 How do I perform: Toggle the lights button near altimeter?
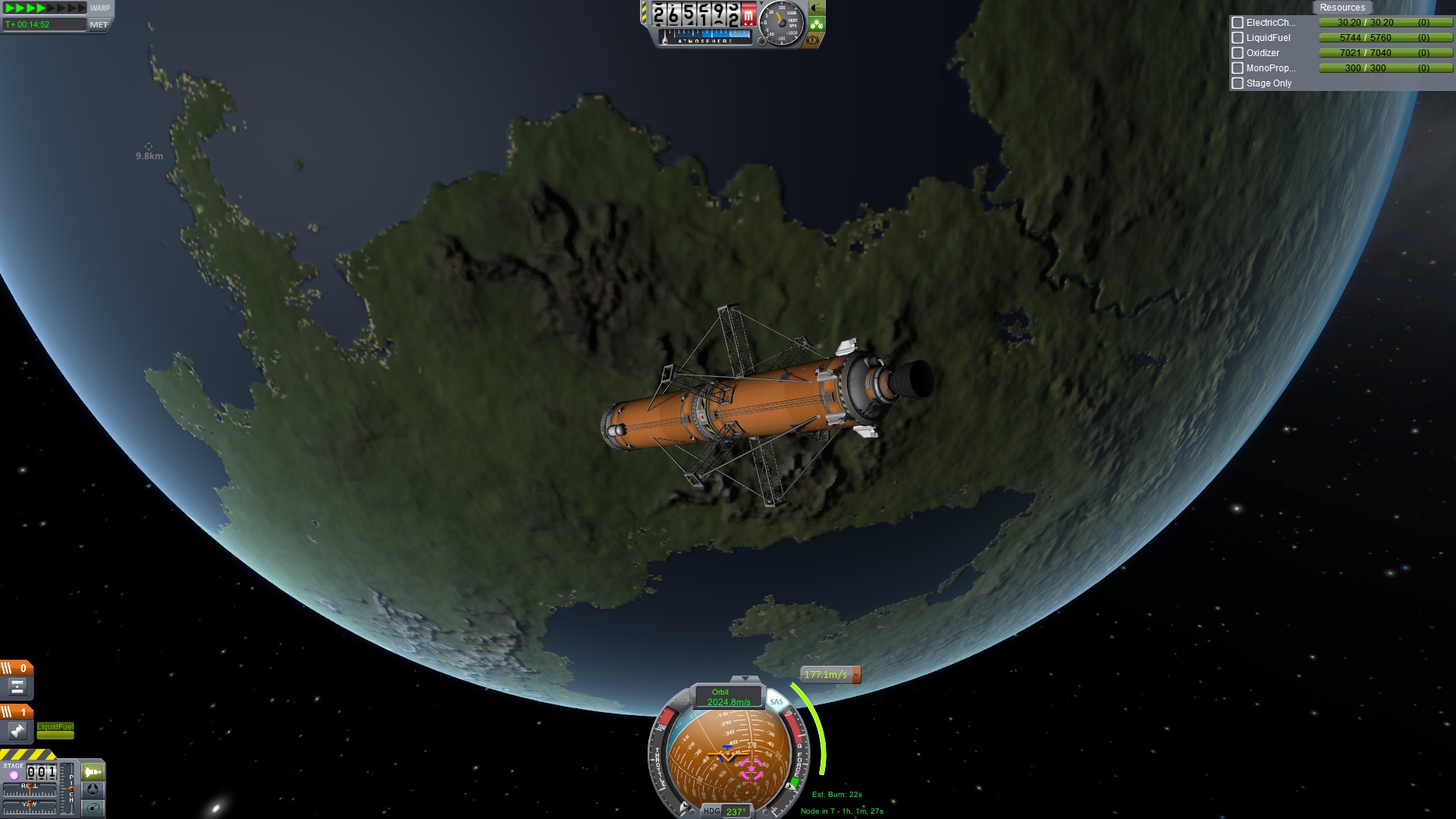click(x=816, y=8)
